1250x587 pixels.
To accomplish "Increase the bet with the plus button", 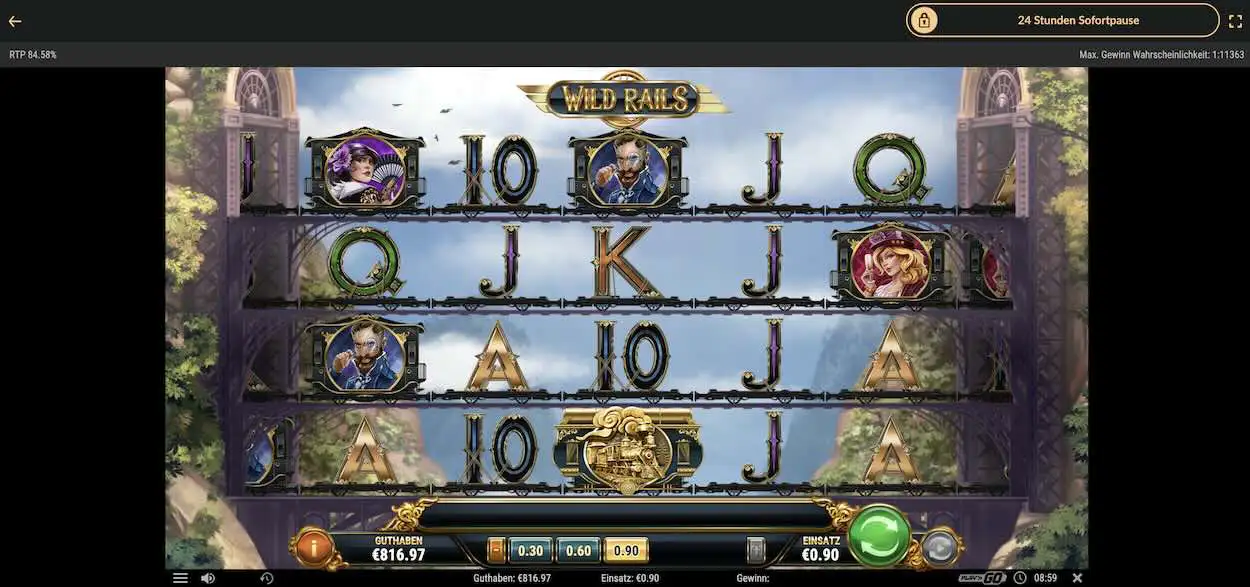I will 756,550.
